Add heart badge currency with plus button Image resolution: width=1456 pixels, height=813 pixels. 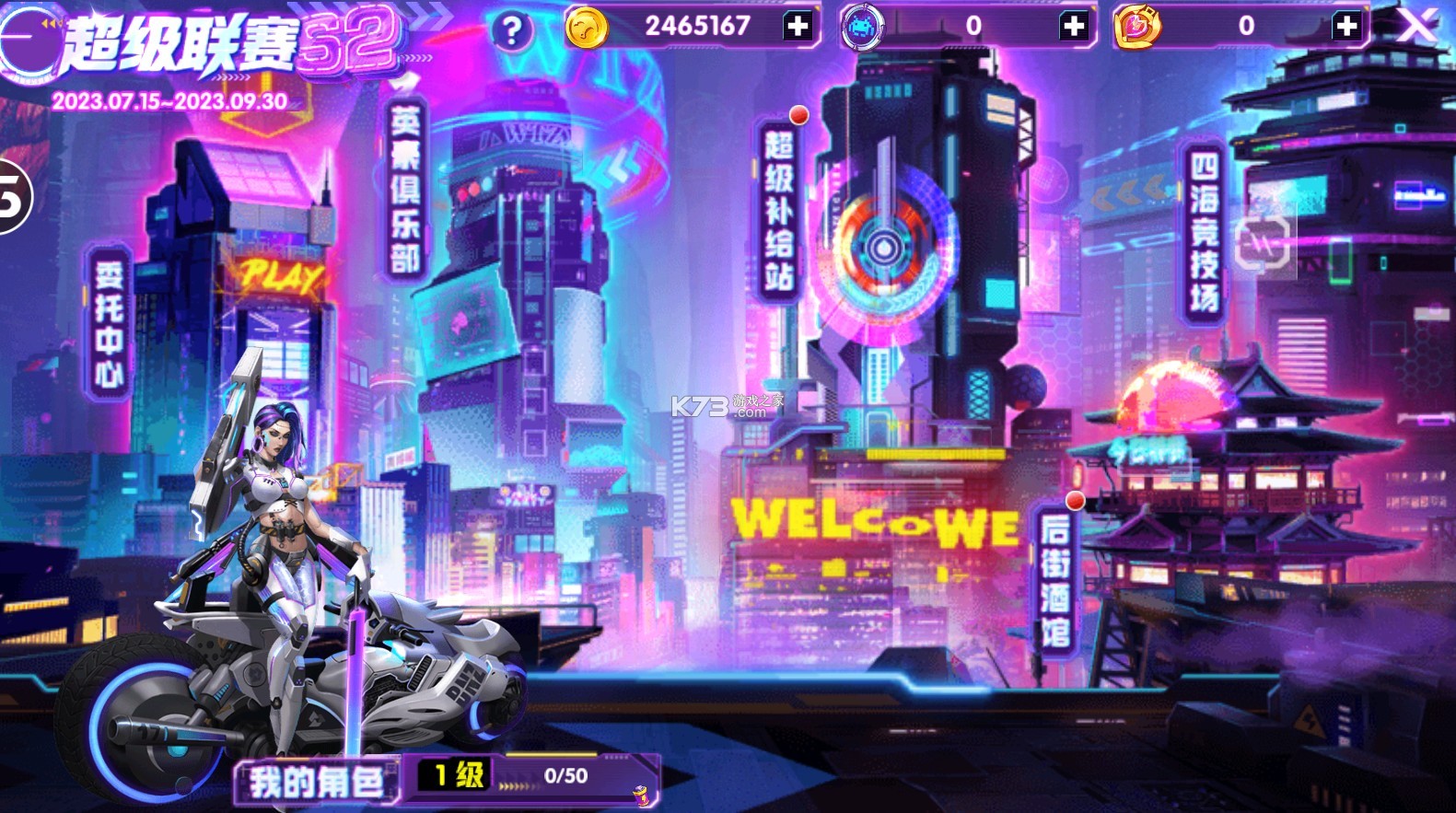pyautogui.click(x=1345, y=26)
